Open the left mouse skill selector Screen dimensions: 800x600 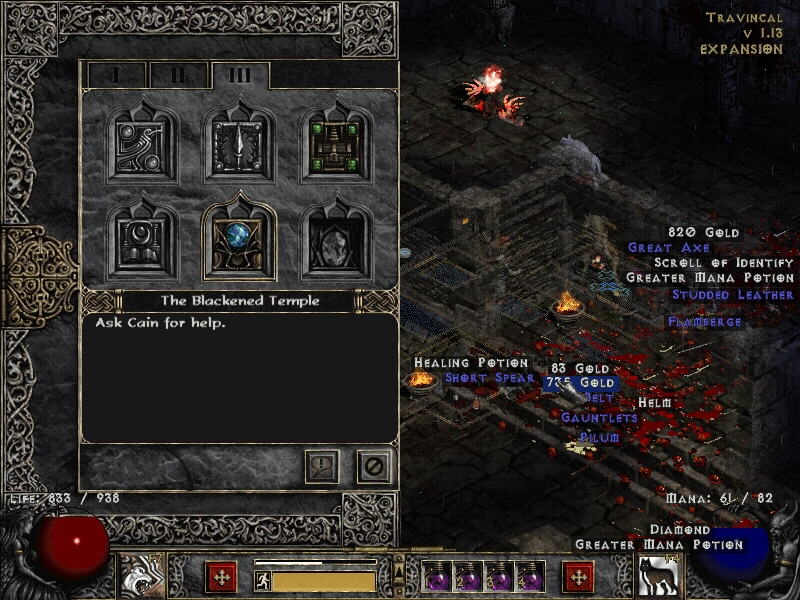[143, 577]
